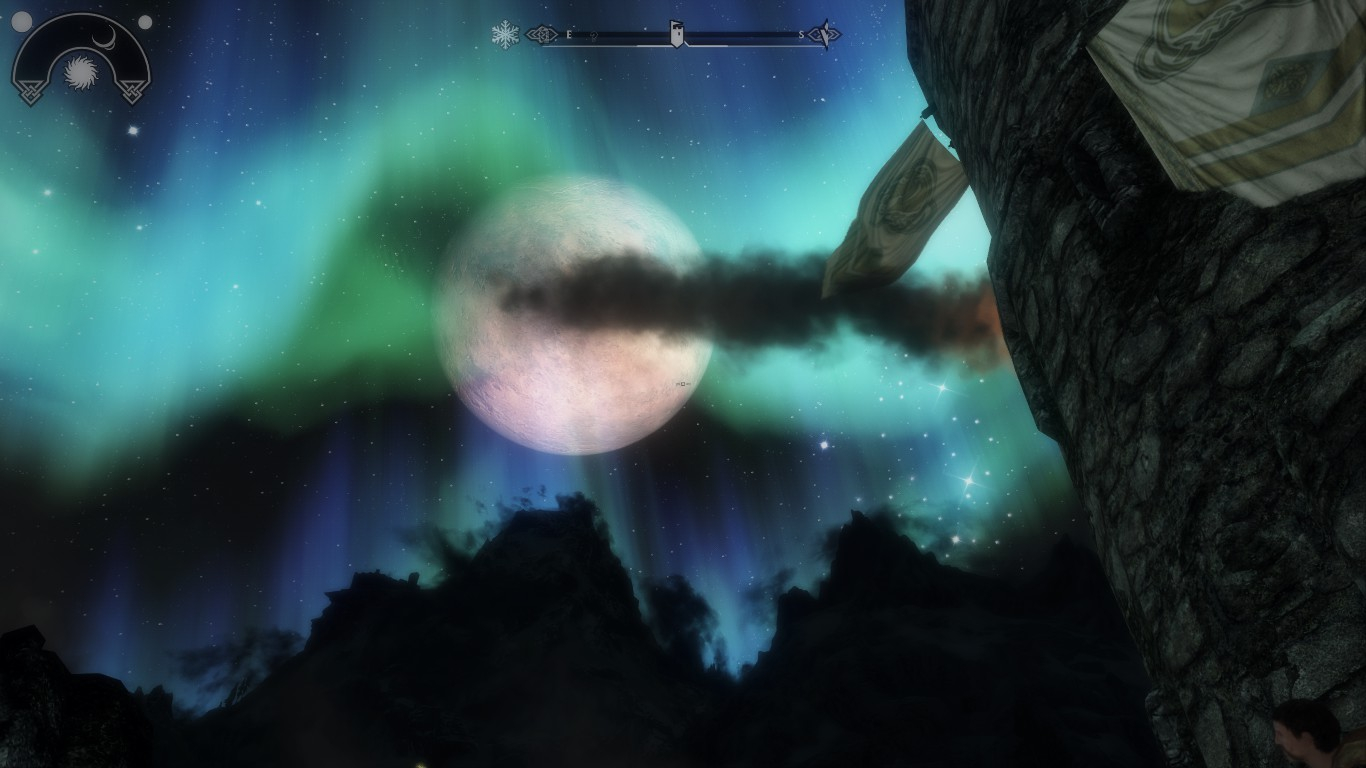Select the tower location marker on the compass
Viewport: 1366px width, 768px height.
(677, 33)
